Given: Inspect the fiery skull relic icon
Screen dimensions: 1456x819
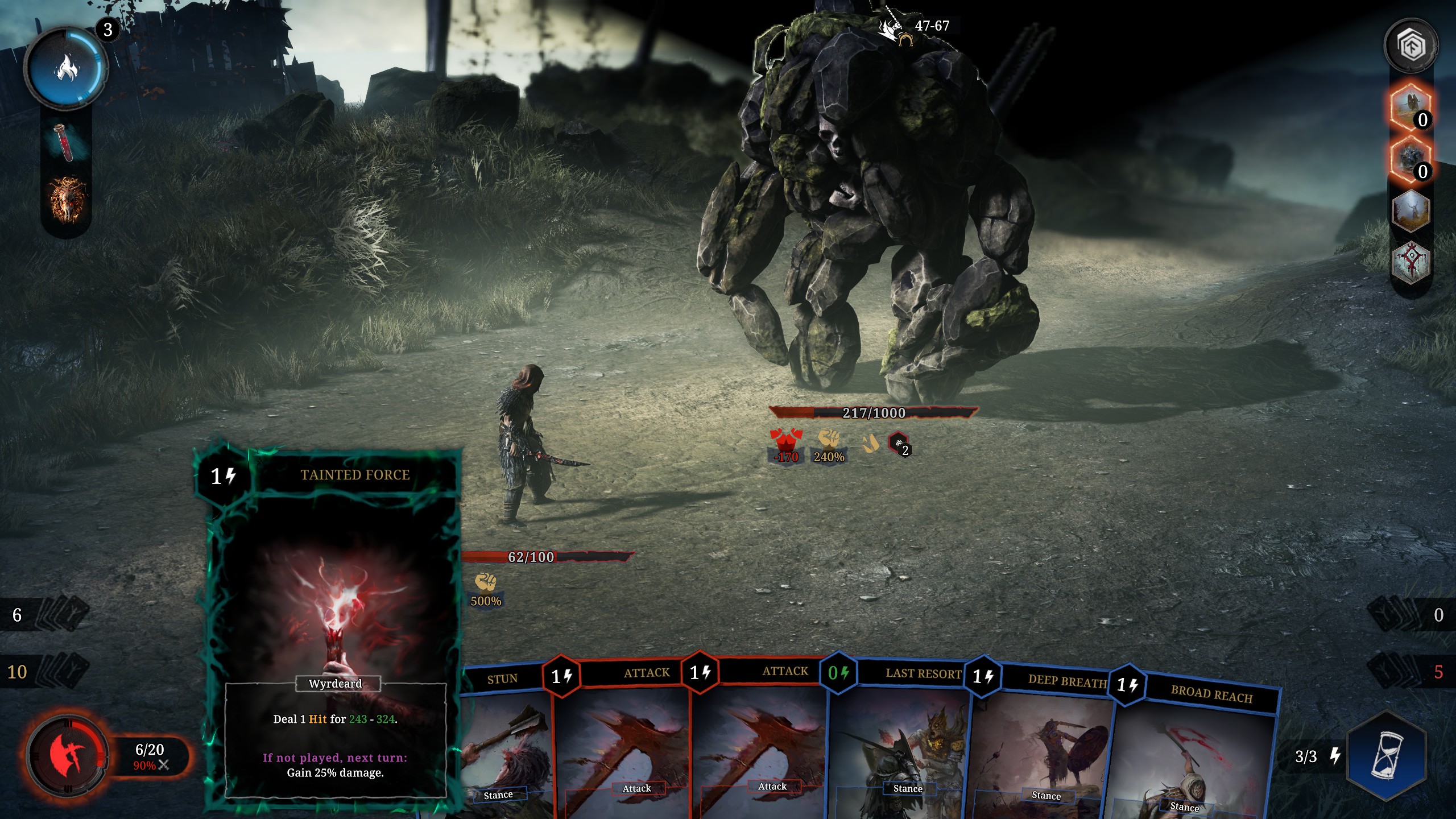Looking at the screenshot, I should [68, 200].
